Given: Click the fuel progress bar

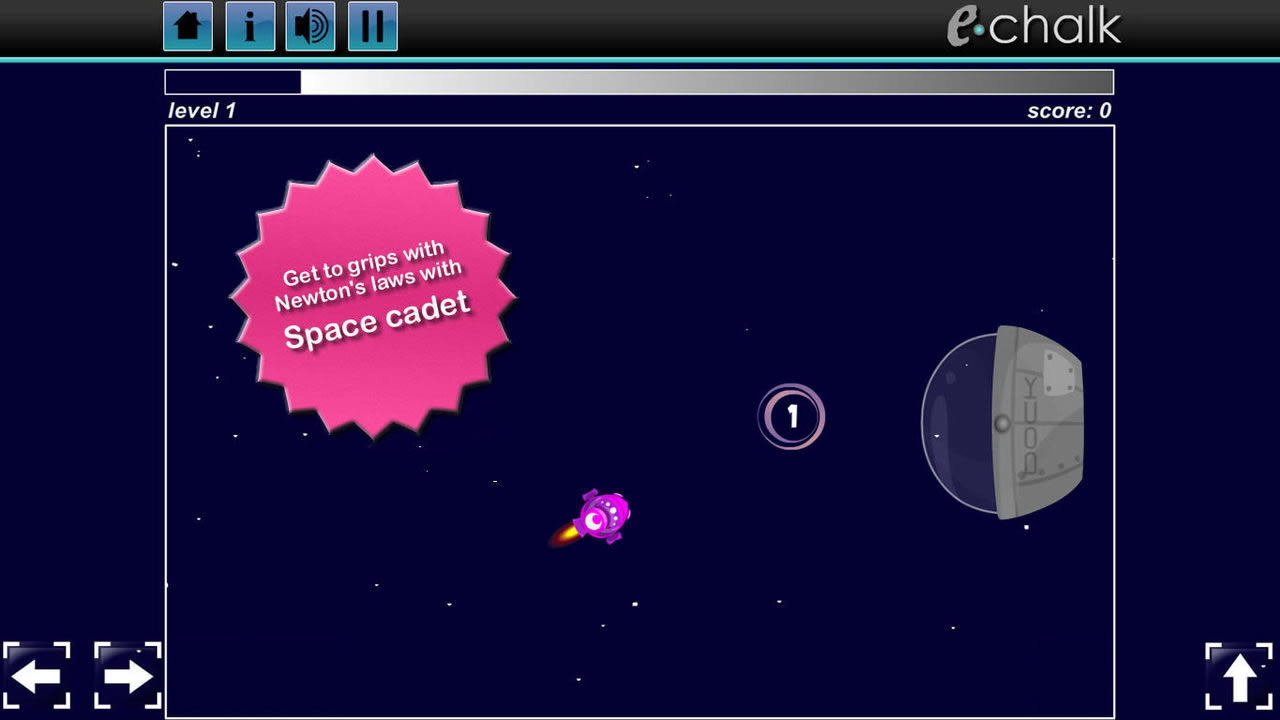Looking at the screenshot, I should pos(640,81).
